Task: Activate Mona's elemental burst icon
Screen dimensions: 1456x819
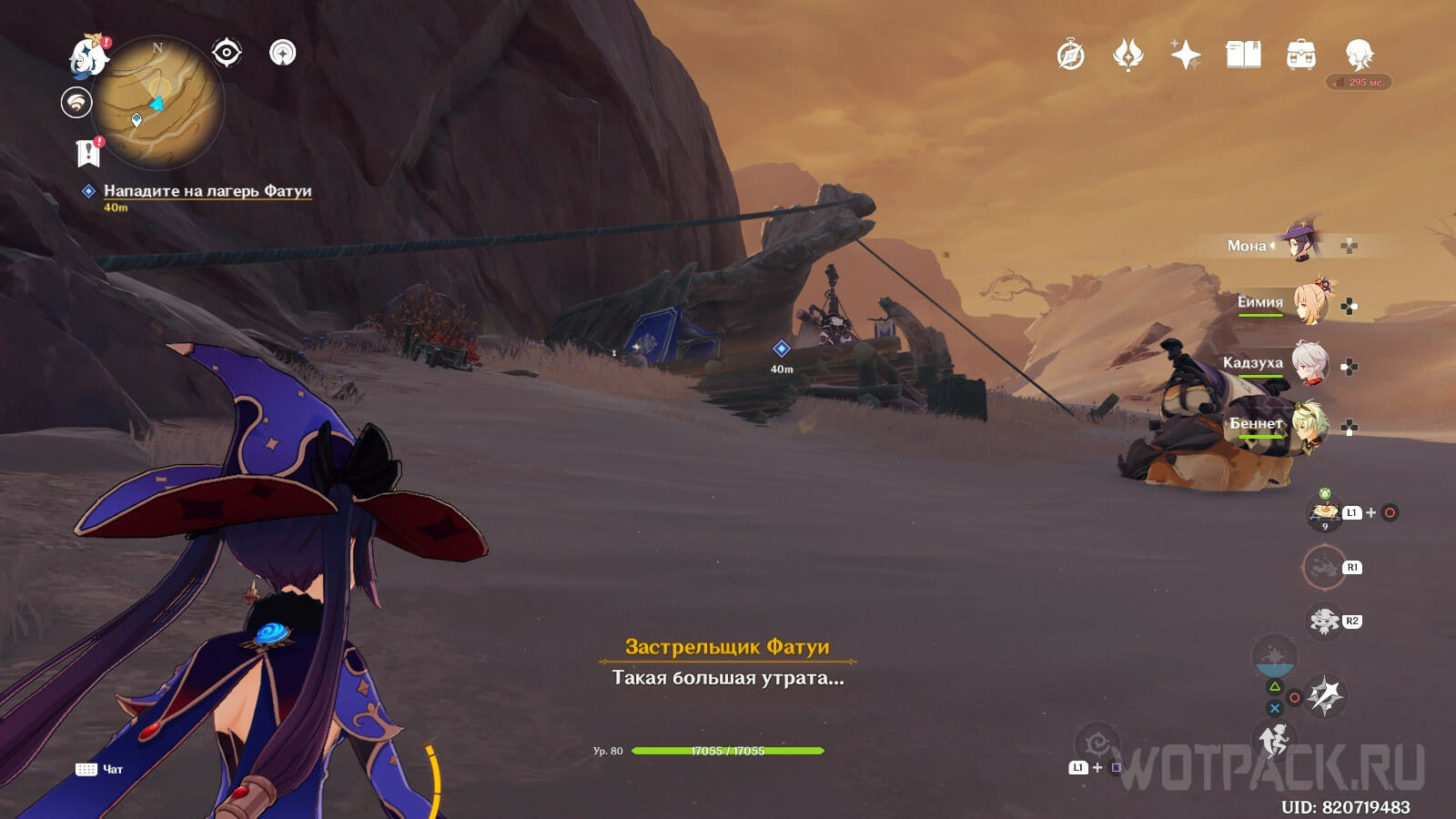Action: (1325, 696)
